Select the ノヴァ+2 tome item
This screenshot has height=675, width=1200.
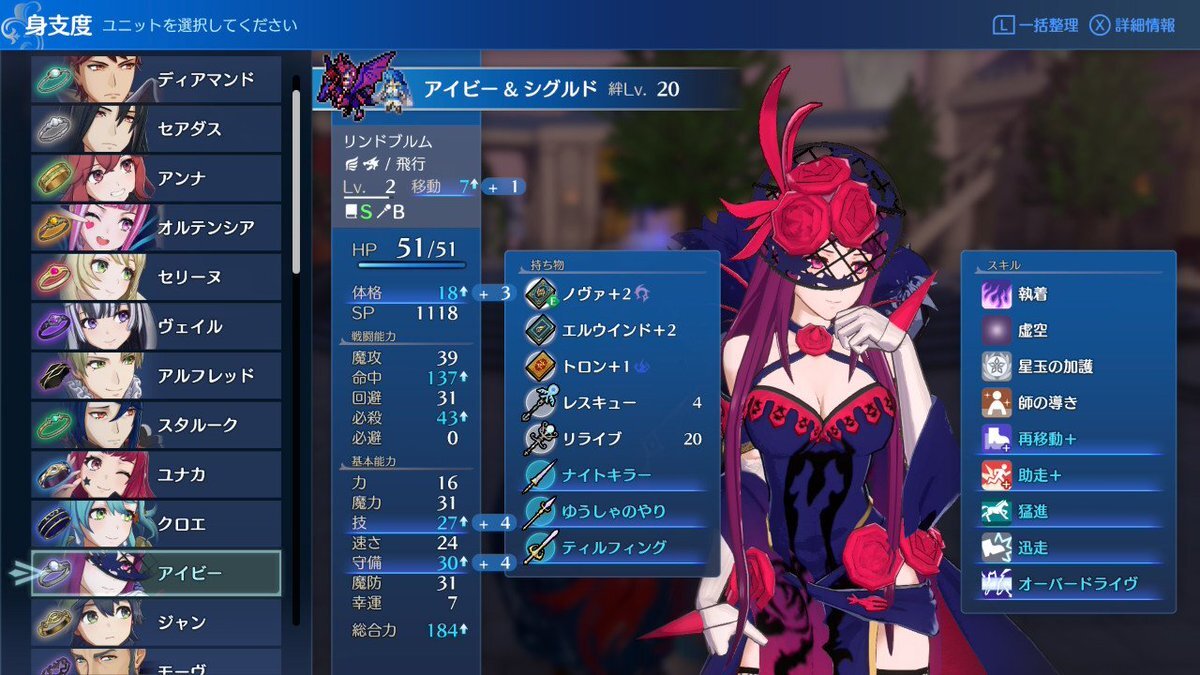(612, 294)
